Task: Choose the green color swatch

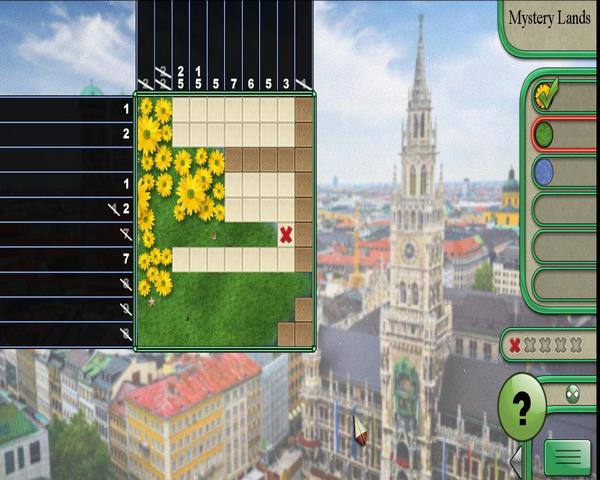Action: (545, 134)
